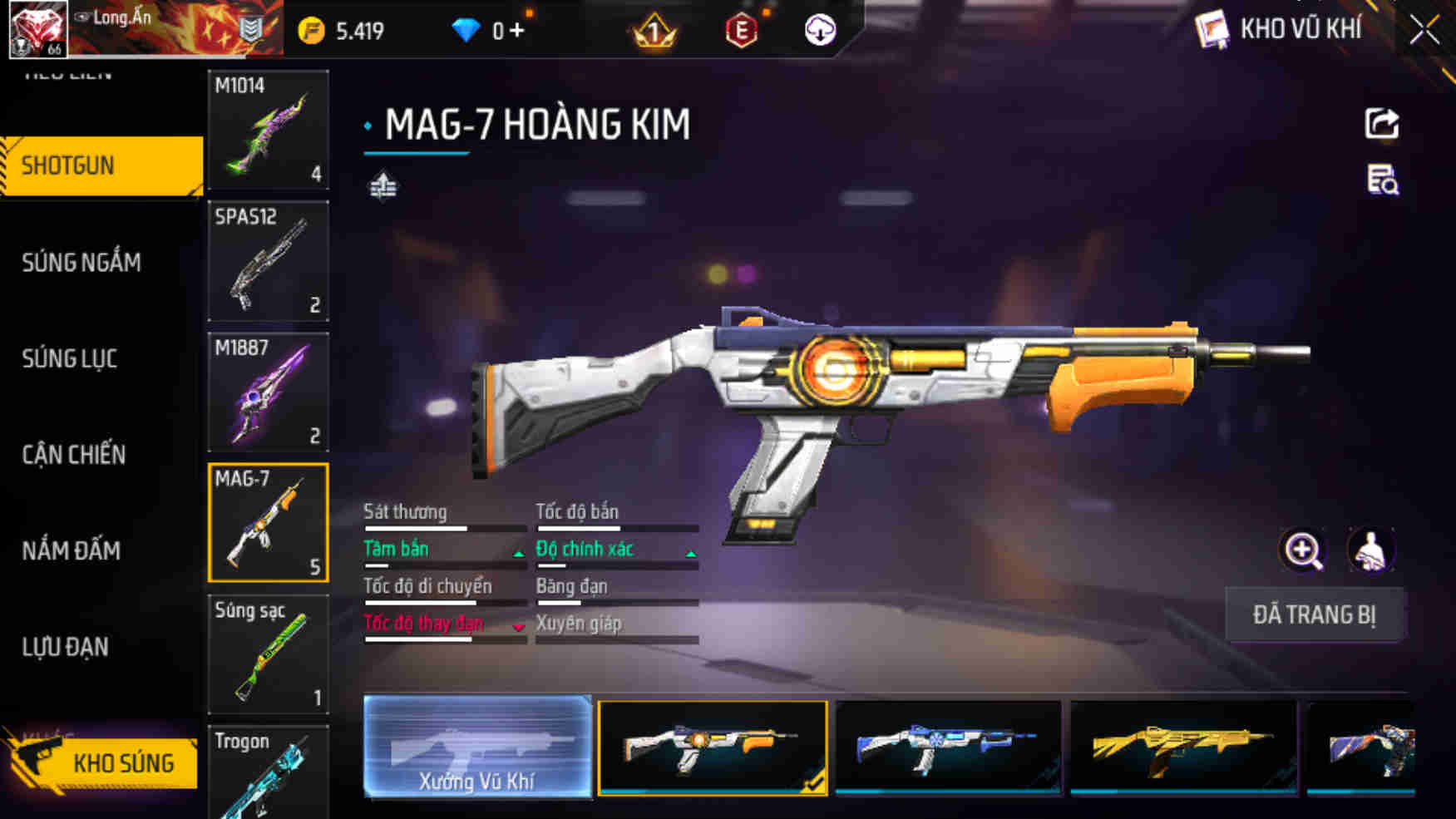Select the M1014 weapon tile
1456x819 pixels.
click(x=268, y=130)
